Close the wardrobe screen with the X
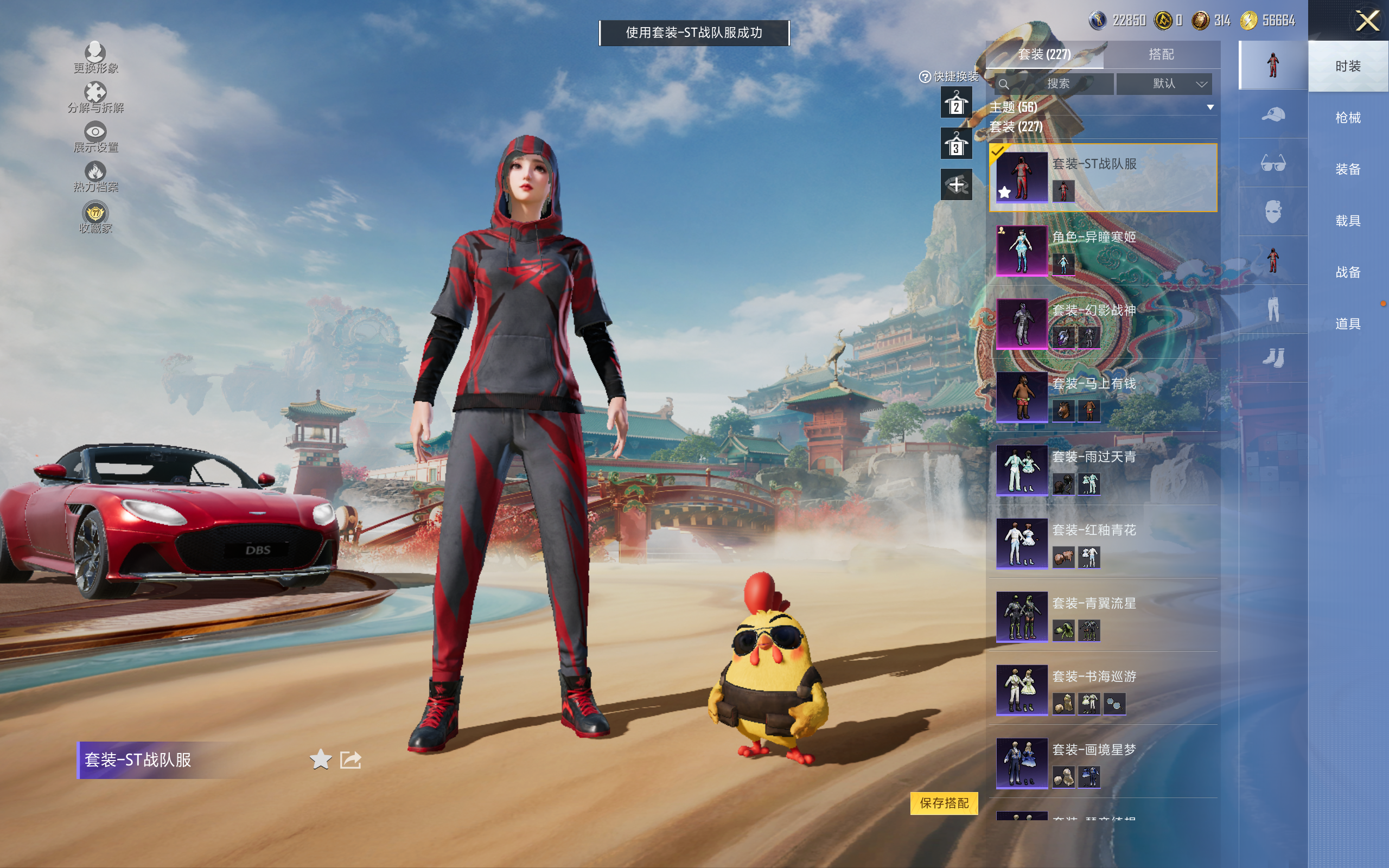 click(x=1367, y=21)
